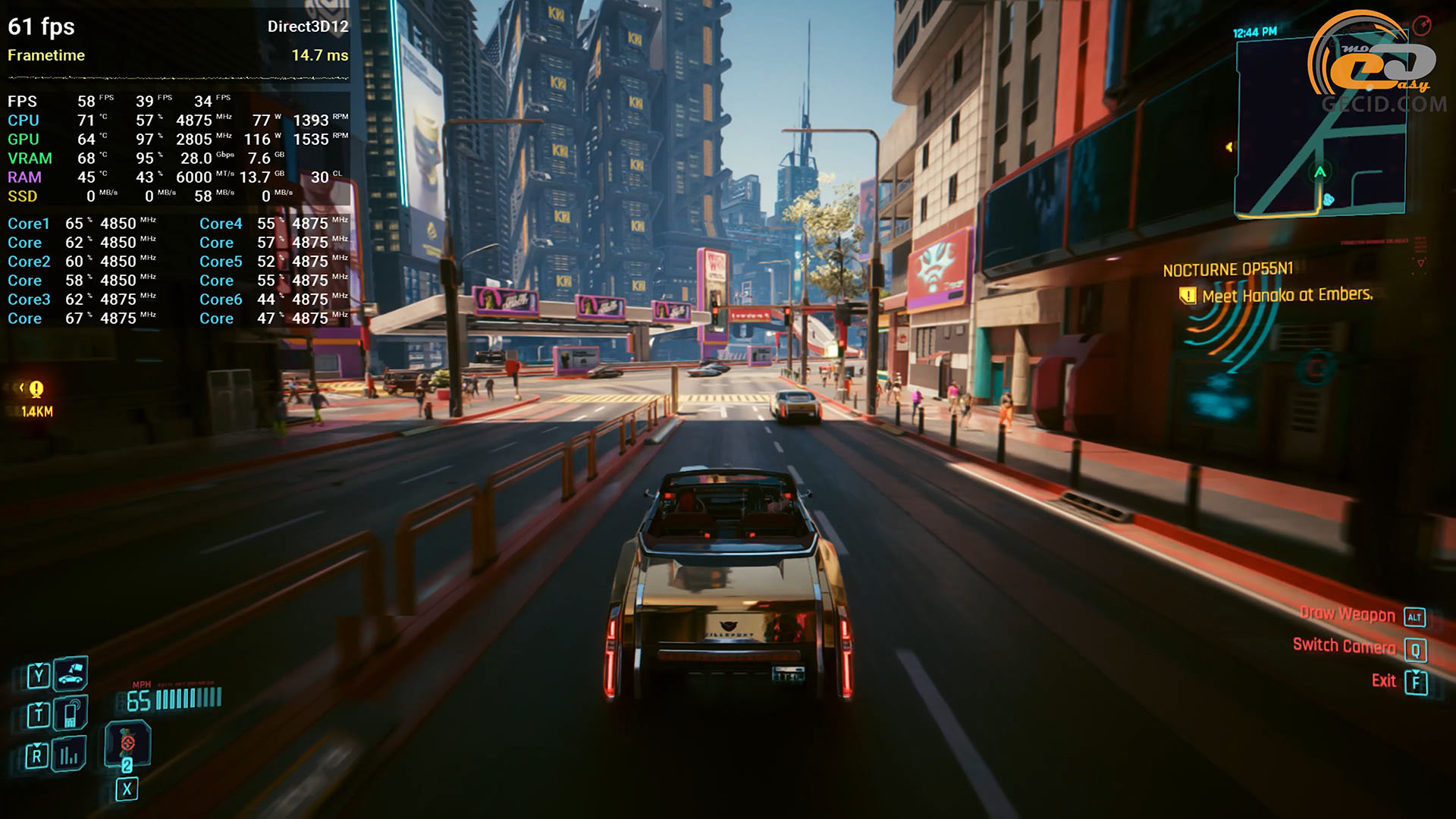Click the call vehicle icon

[x=71, y=673]
